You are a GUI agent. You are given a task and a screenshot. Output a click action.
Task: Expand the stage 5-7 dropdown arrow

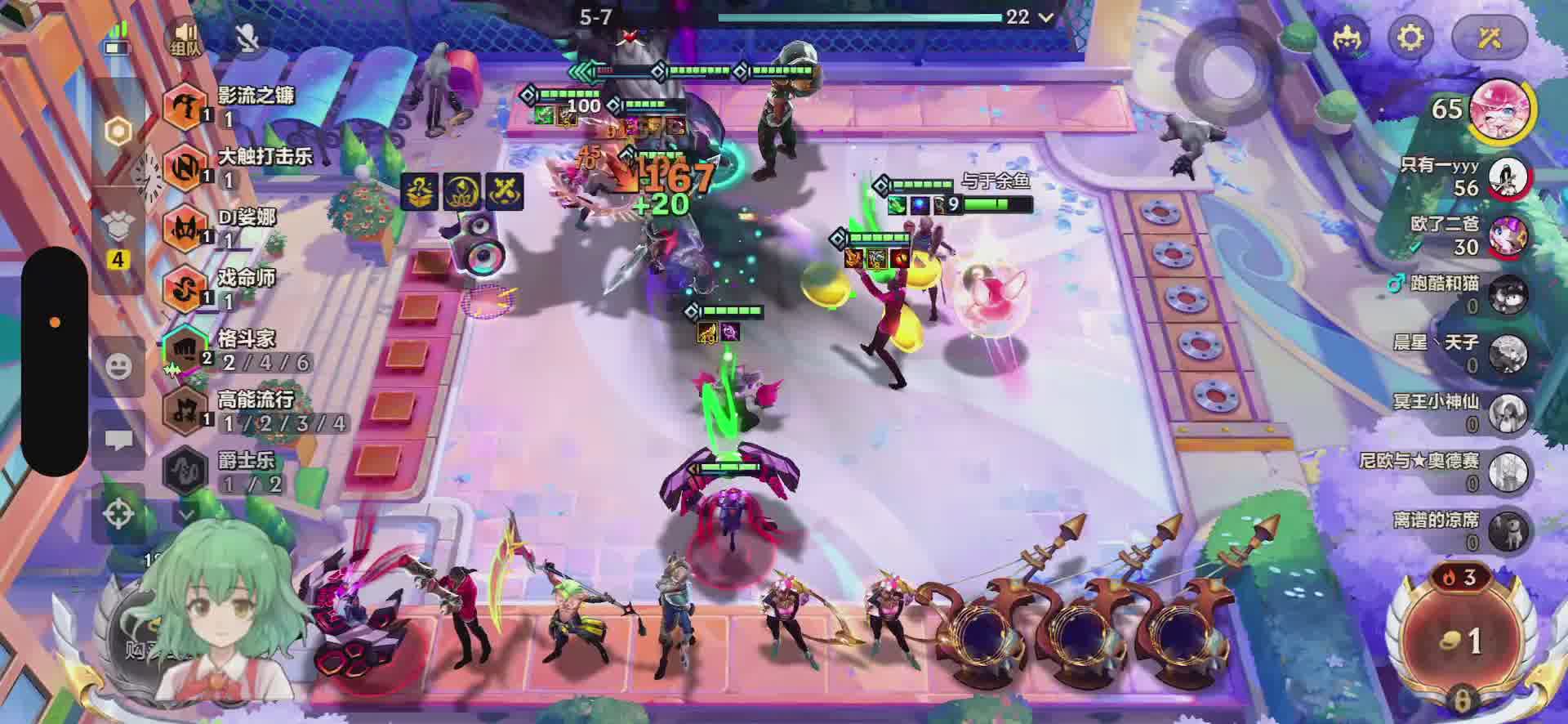click(x=1045, y=17)
